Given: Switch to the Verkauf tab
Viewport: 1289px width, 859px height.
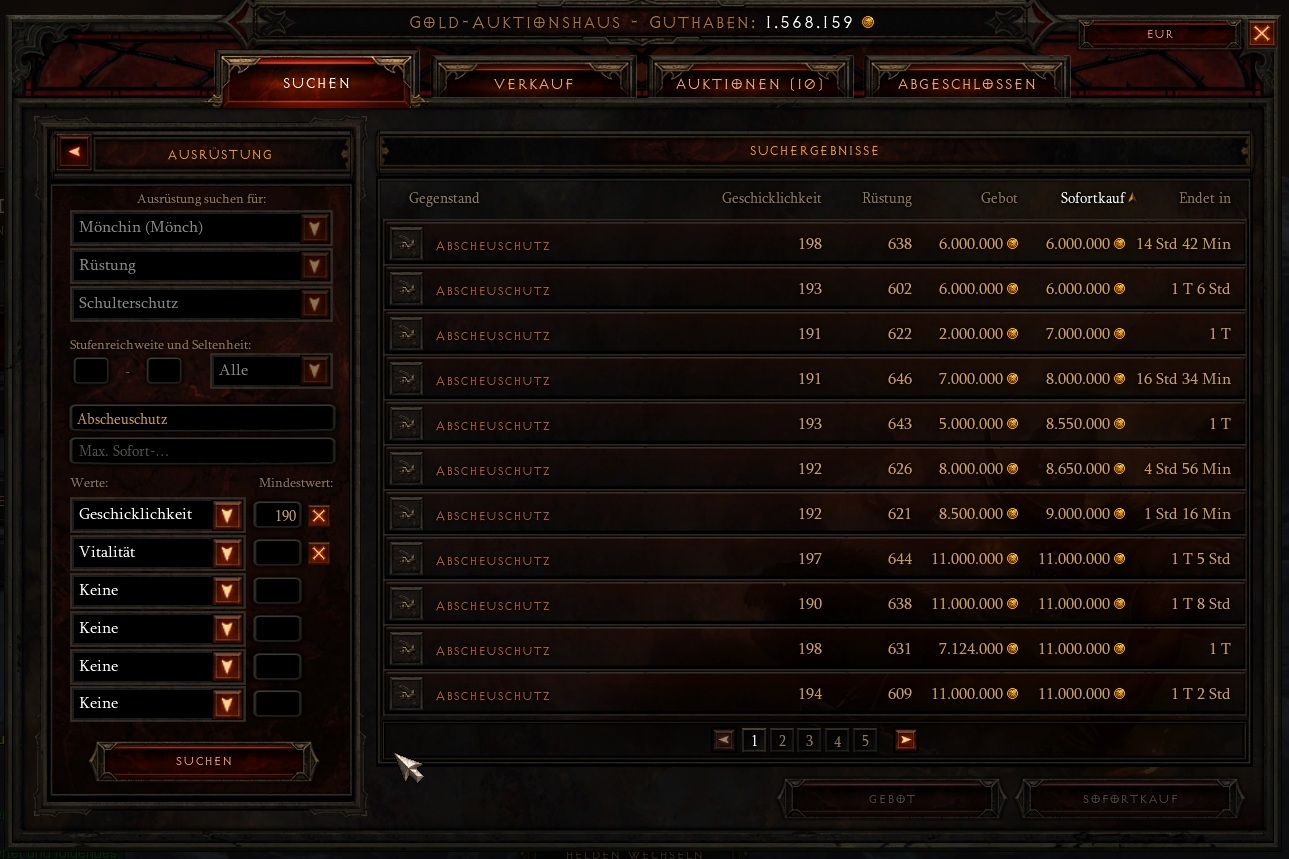Looking at the screenshot, I should tap(534, 84).
